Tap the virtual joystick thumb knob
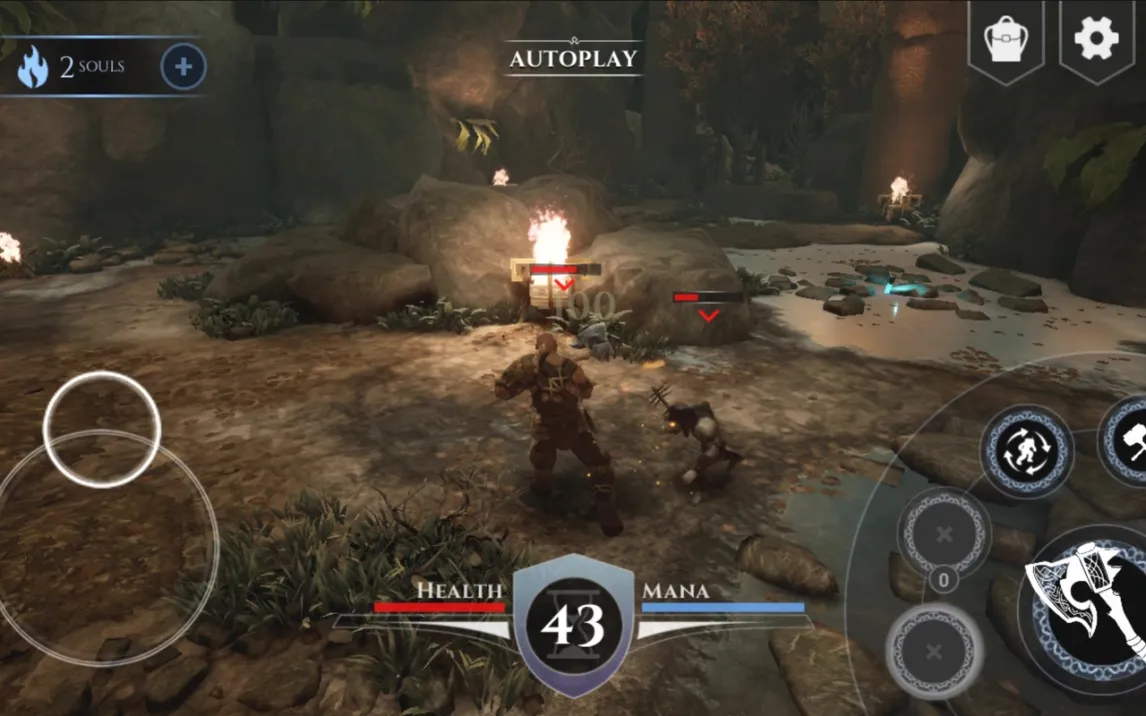Screen dimensions: 1146x716 click(x=102, y=429)
